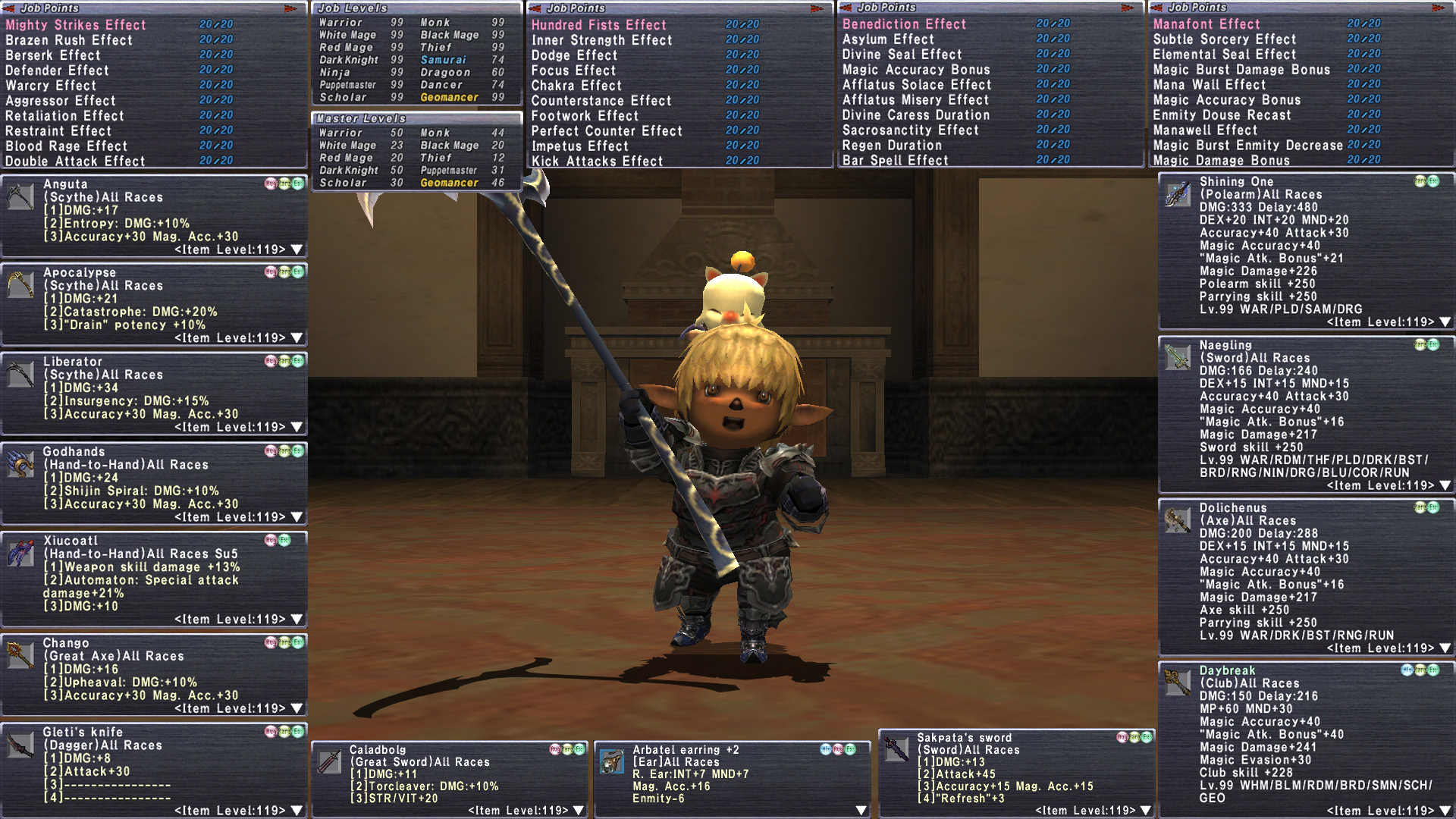The width and height of the screenshot is (1456, 819).
Task: Select the Mighty Strikes Effect entry
Action: (x=76, y=25)
